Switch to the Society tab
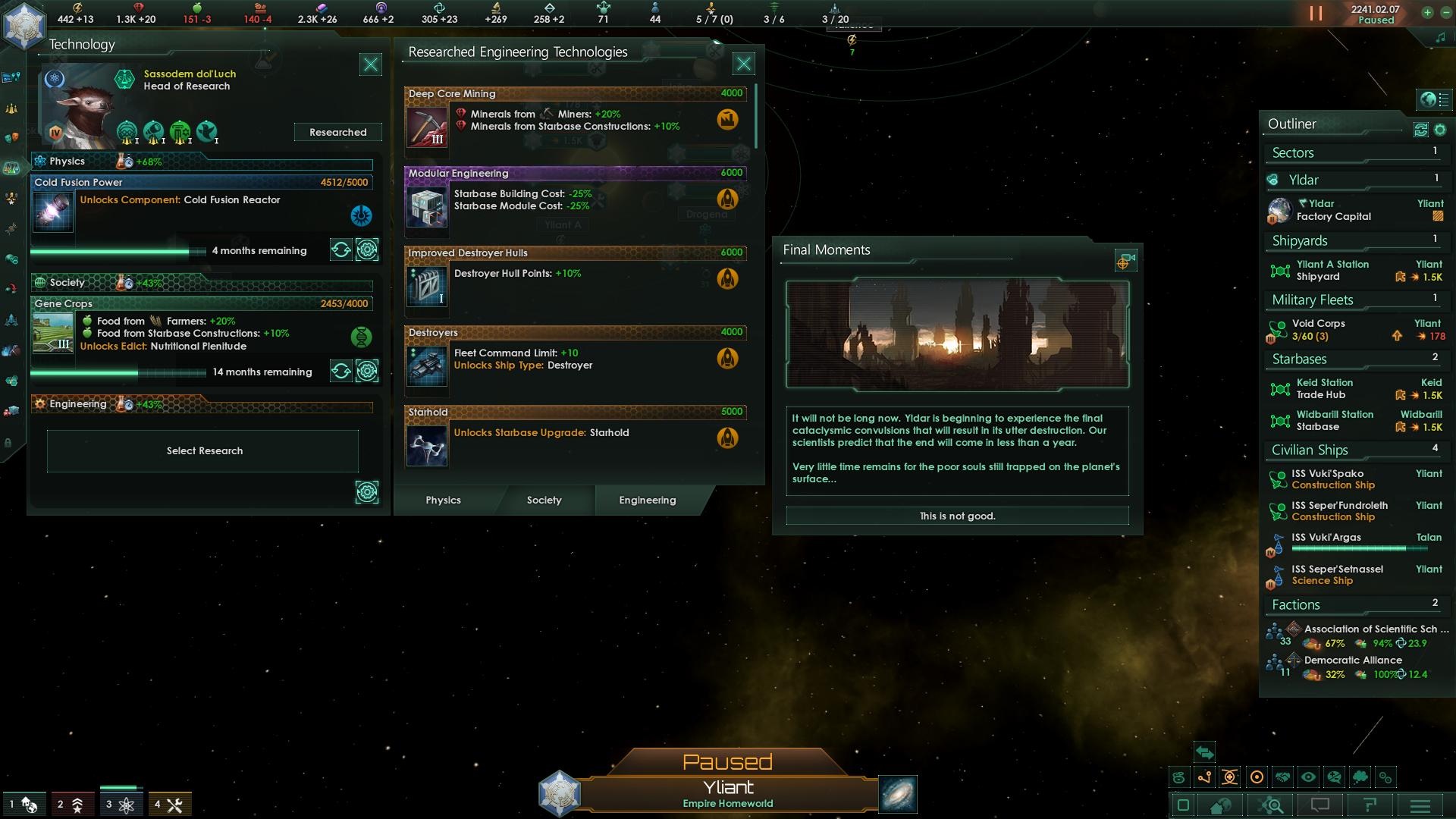Screen dimensions: 1456x819 coord(544,500)
